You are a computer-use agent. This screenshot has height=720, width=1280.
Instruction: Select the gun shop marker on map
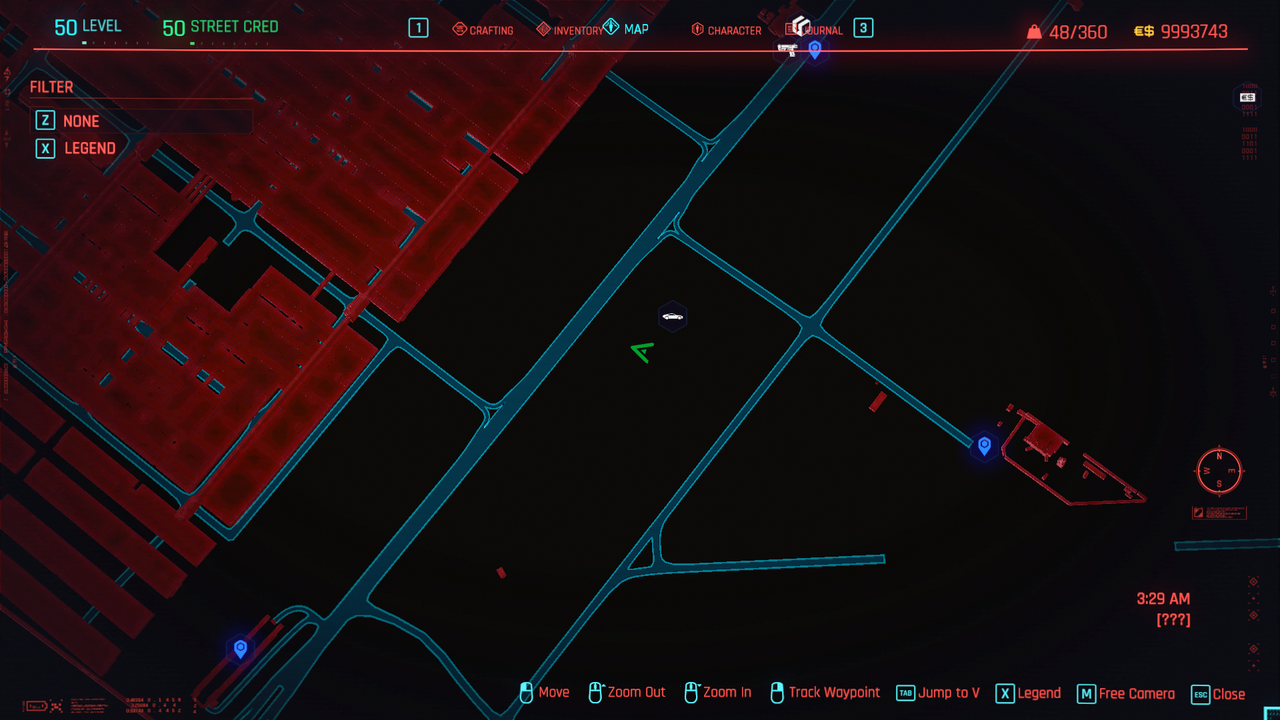(787, 50)
